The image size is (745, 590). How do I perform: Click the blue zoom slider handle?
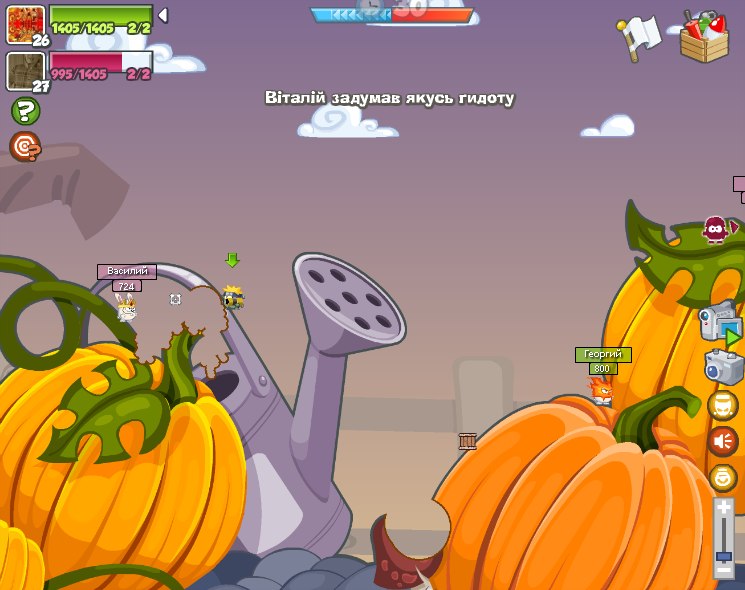pos(723,555)
